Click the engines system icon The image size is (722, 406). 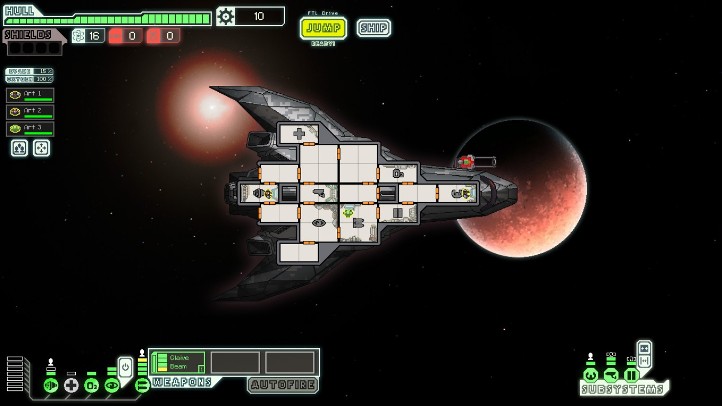[x=51, y=385]
